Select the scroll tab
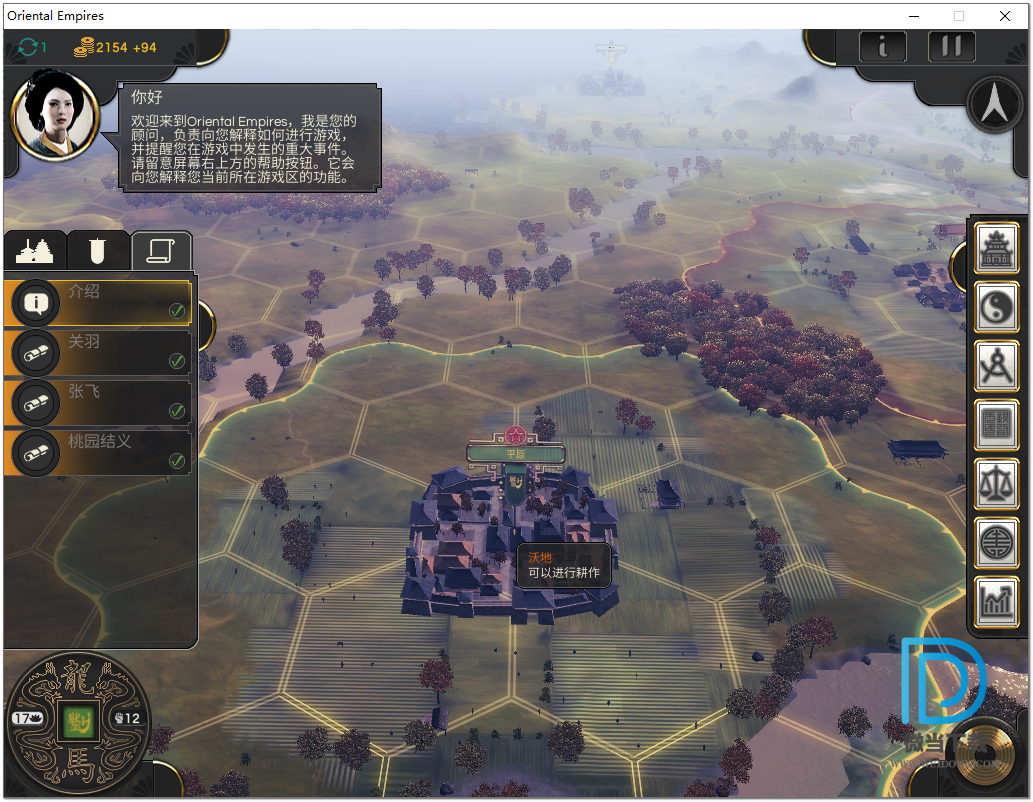The image size is (1033, 802). [161, 250]
